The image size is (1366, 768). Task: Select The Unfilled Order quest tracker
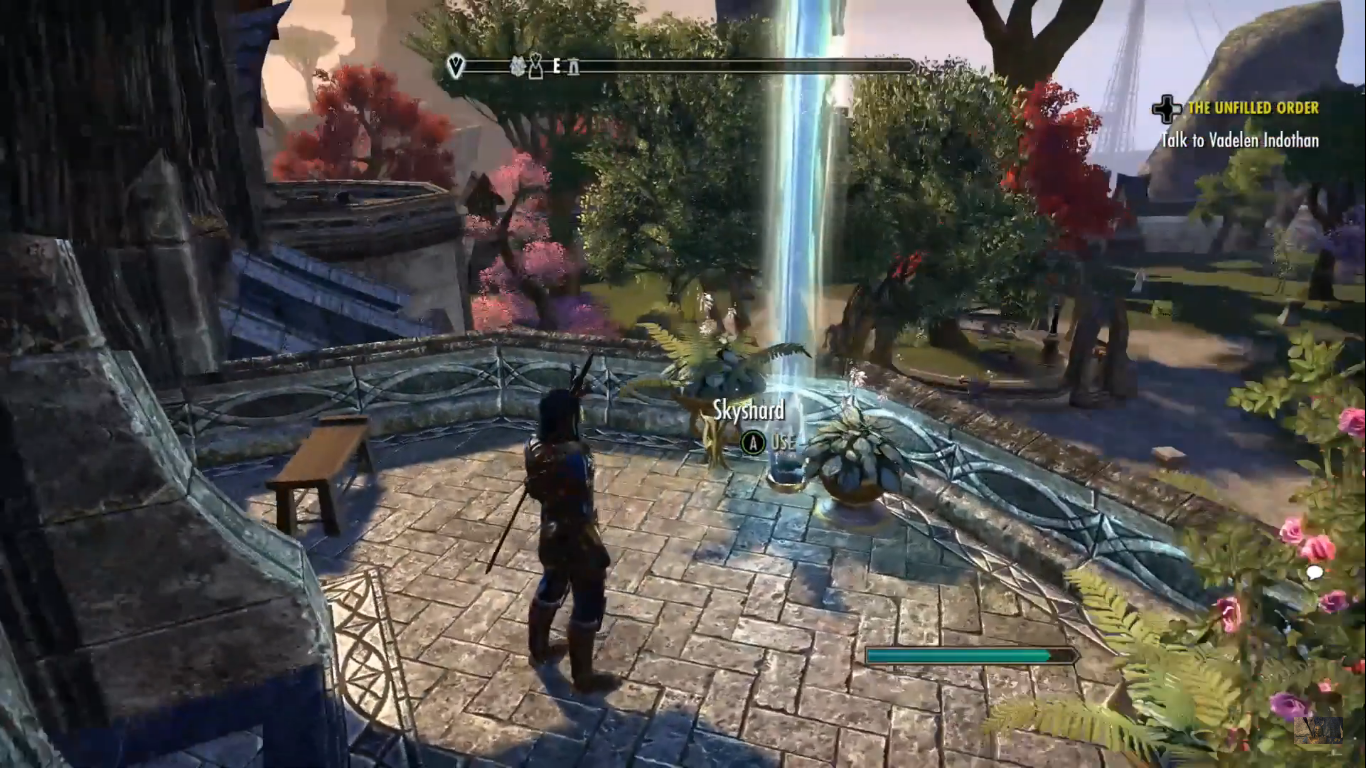point(1252,108)
